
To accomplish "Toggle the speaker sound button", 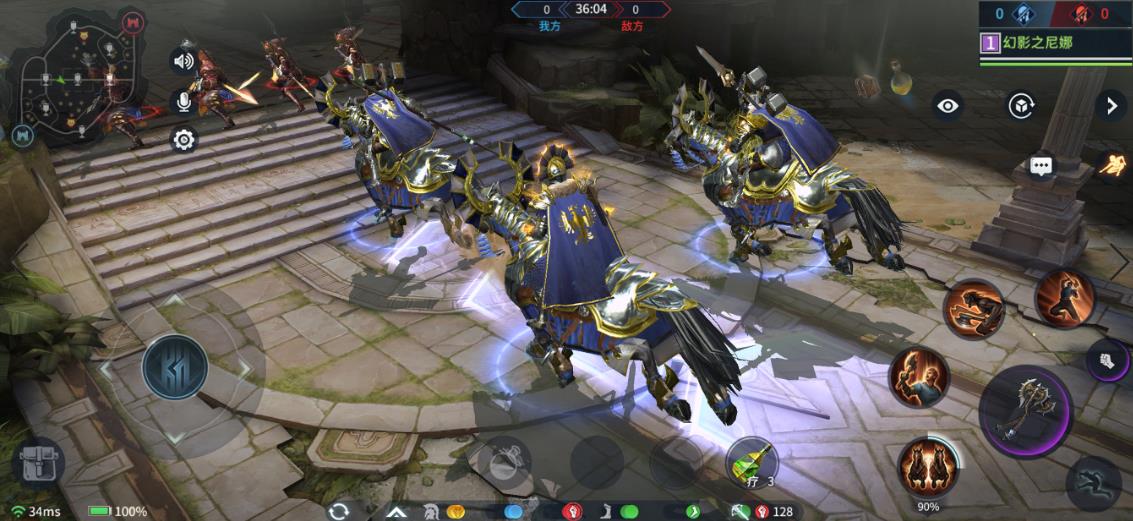I will tap(183, 61).
